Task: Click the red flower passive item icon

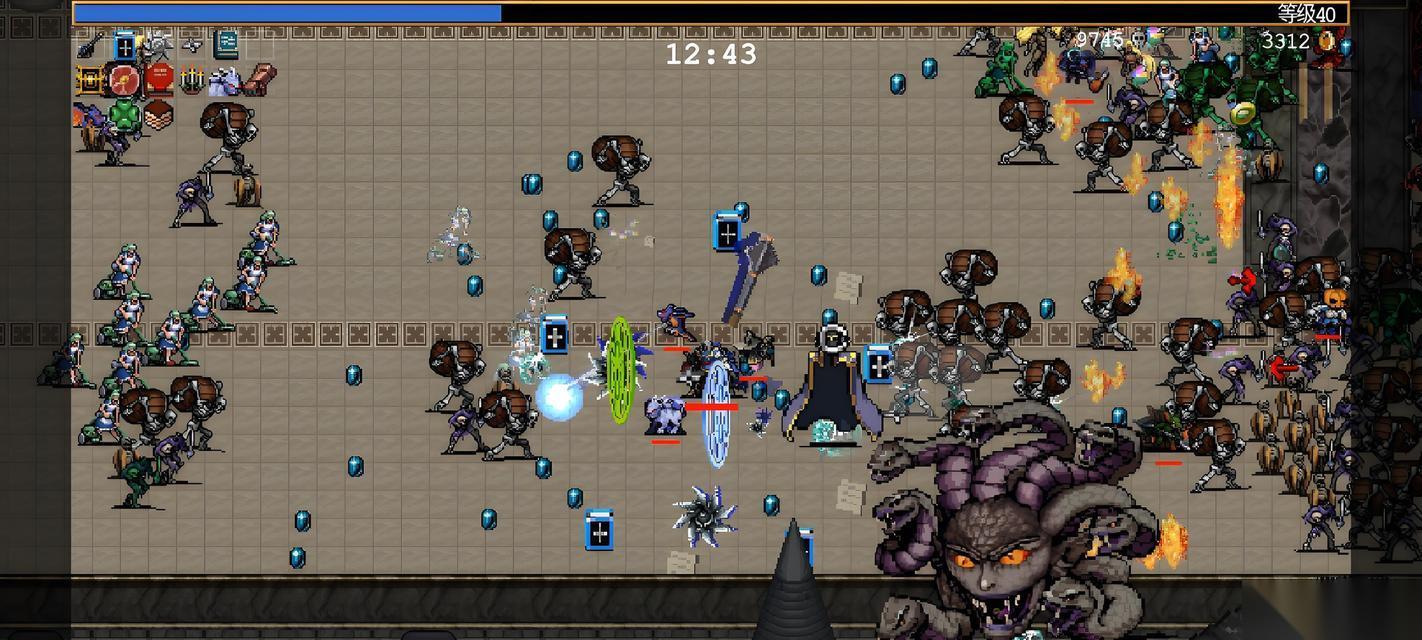Action: [x=124, y=79]
